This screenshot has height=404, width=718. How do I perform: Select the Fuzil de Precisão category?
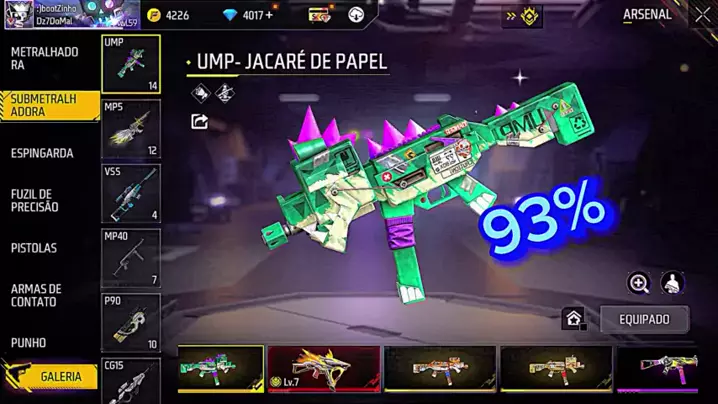pyautogui.click(x=36, y=200)
